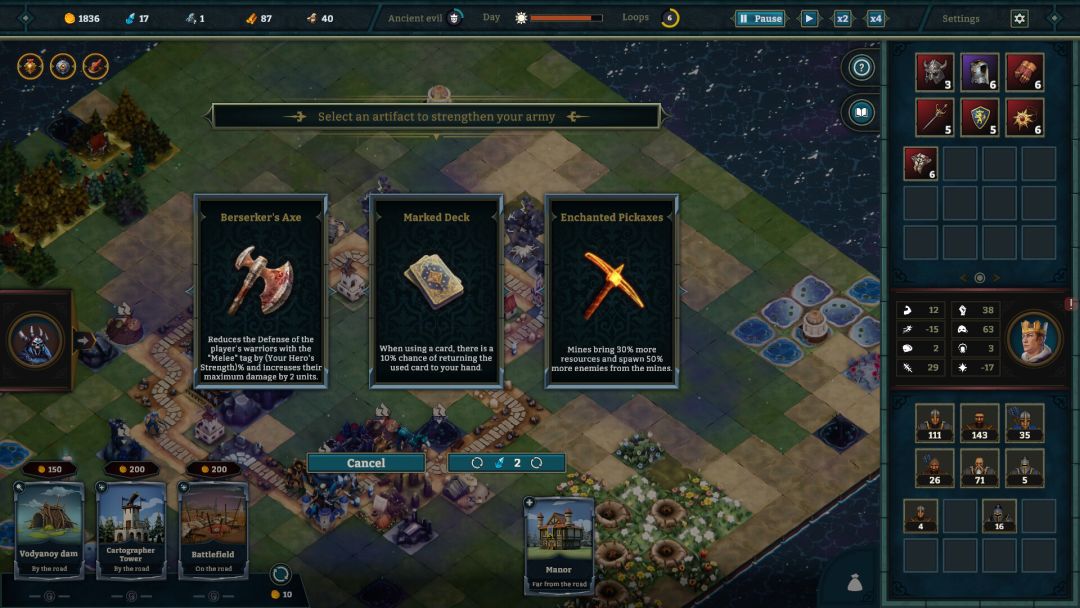Select the Marked Deck artifact card
1080x608 pixels.
pos(436,290)
